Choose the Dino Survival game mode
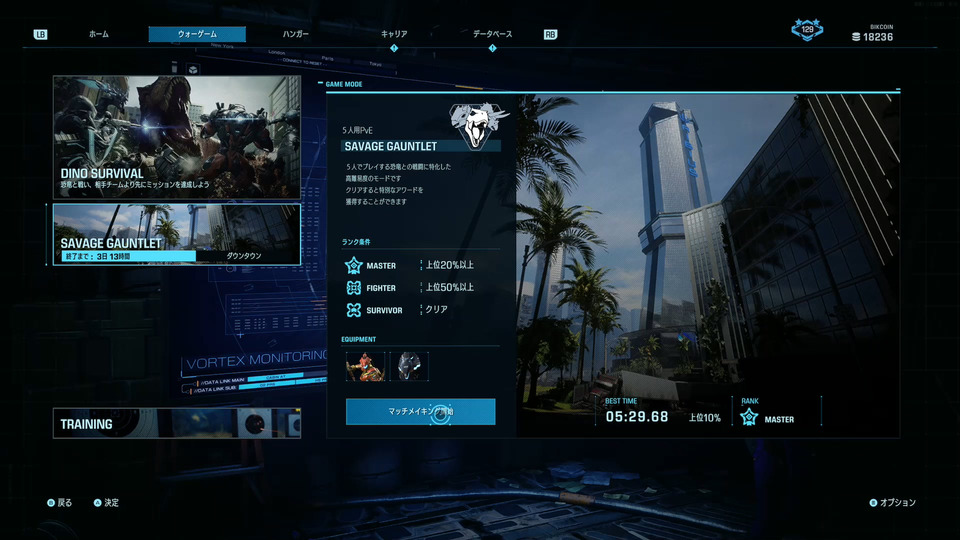 click(x=177, y=137)
